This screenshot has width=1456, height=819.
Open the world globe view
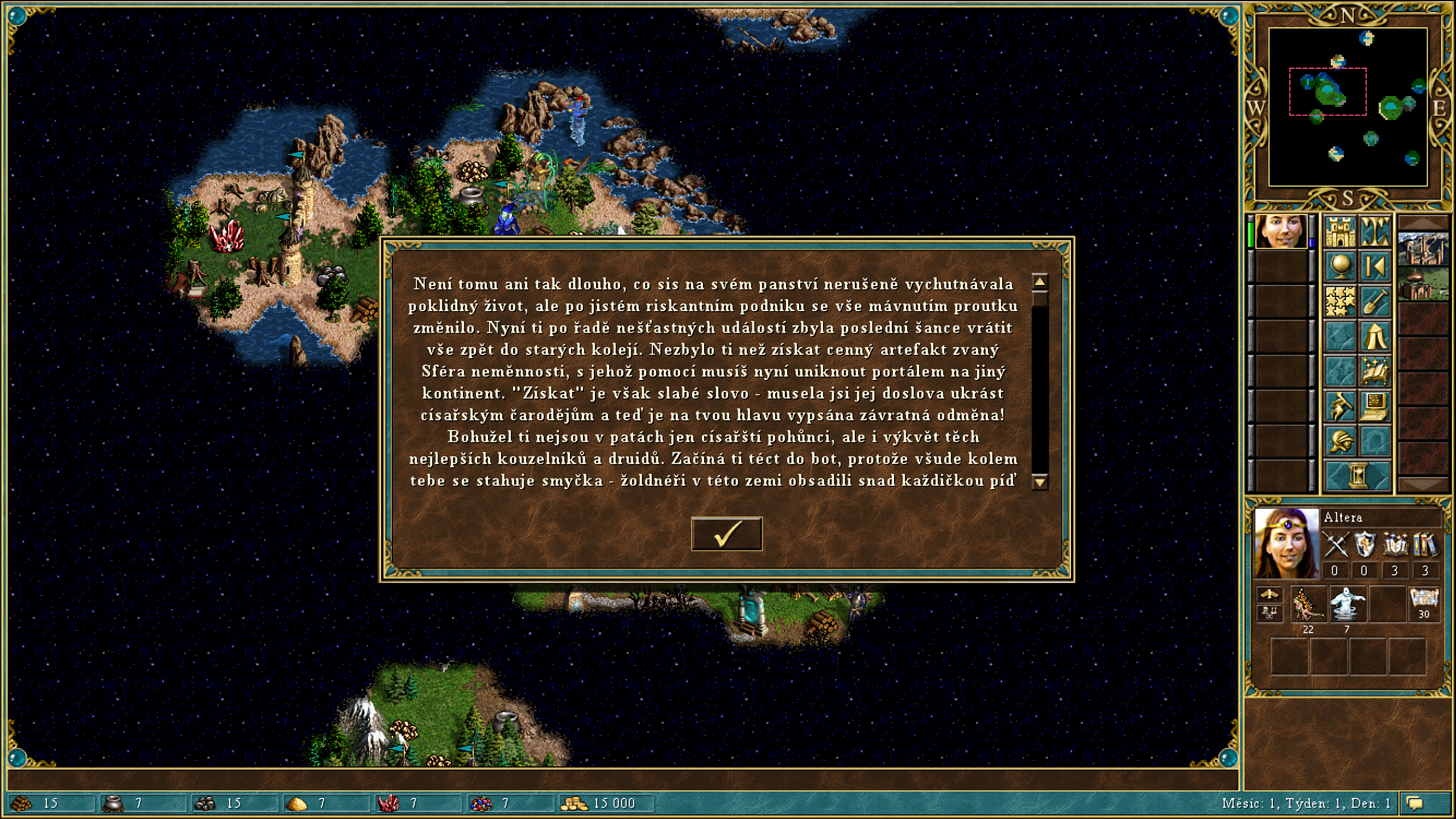[x=1340, y=266]
